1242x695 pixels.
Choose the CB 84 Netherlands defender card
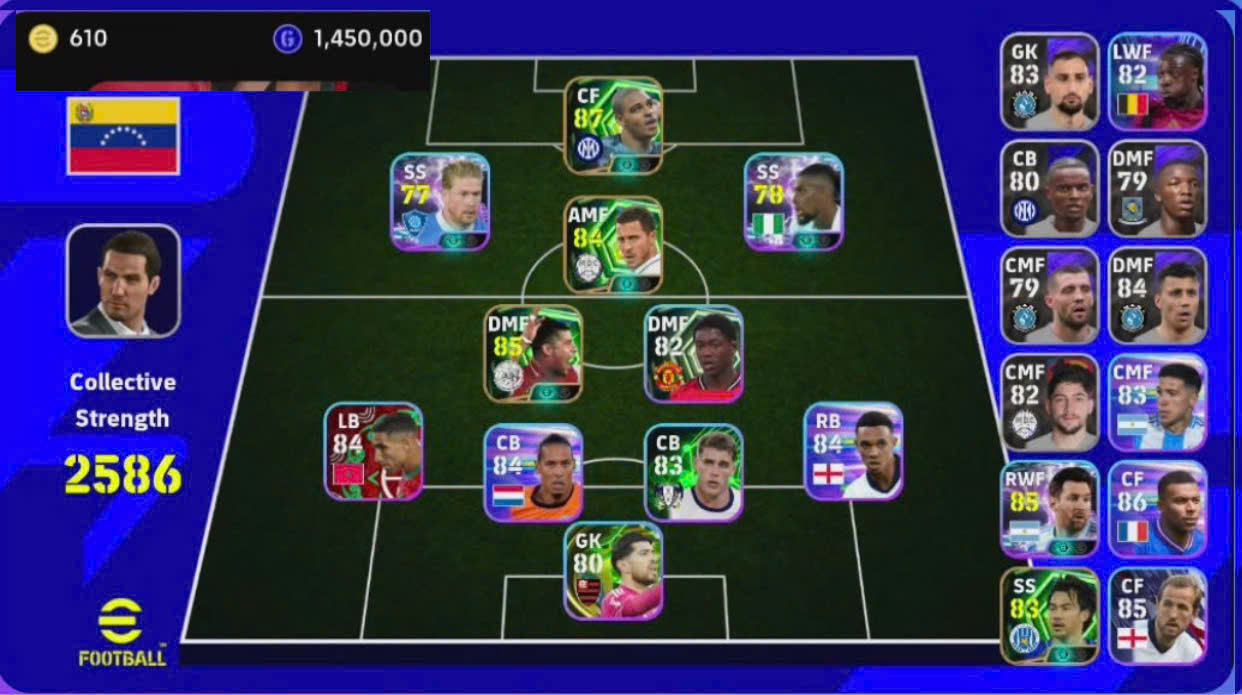click(x=533, y=472)
